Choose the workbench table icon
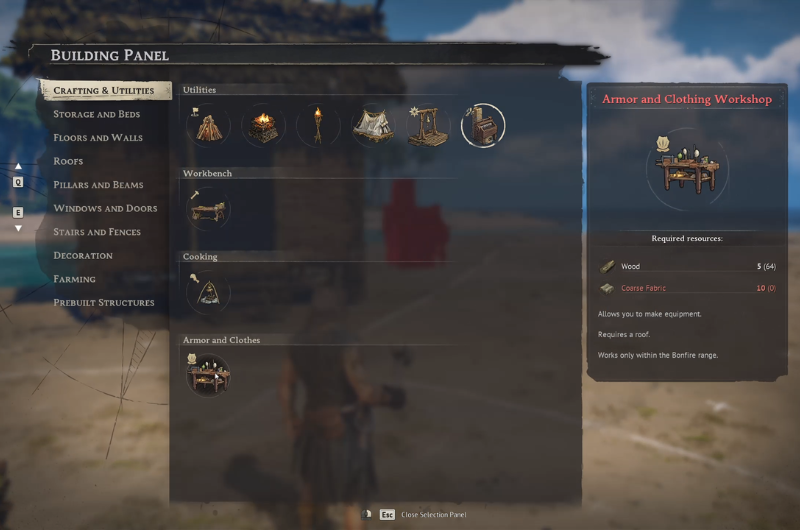This screenshot has height=530, width=800. pos(208,208)
